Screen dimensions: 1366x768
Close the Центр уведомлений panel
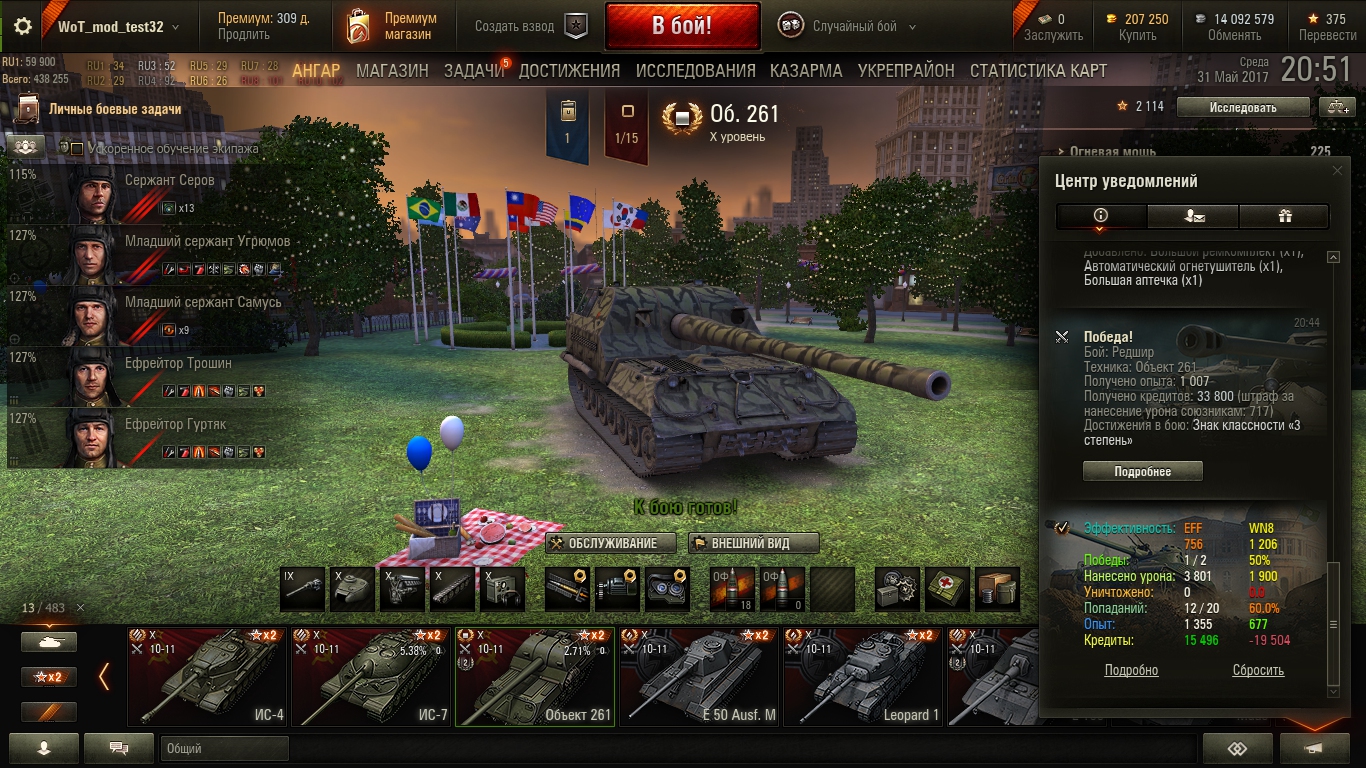tap(1338, 171)
